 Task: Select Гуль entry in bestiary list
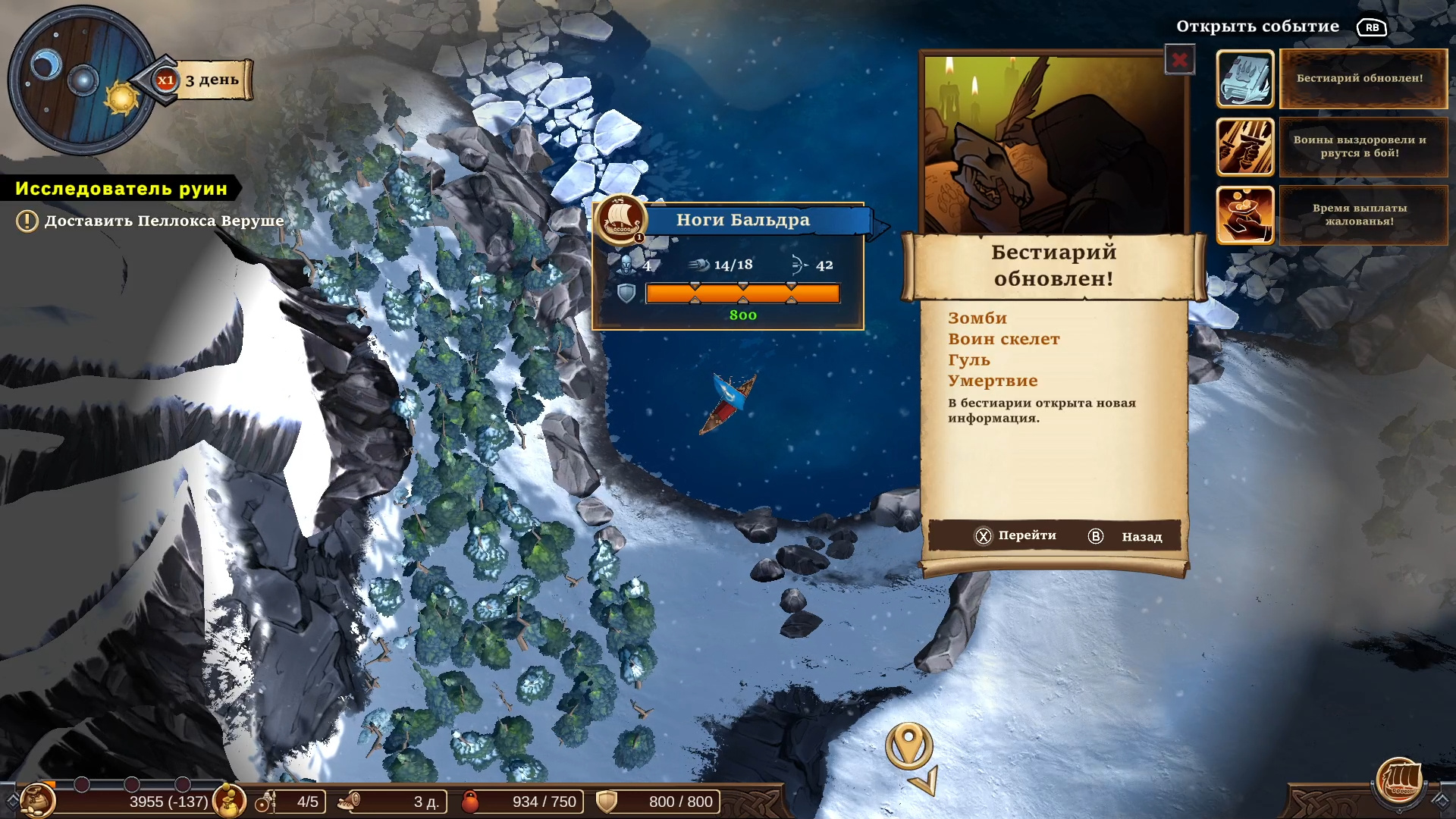click(969, 360)
